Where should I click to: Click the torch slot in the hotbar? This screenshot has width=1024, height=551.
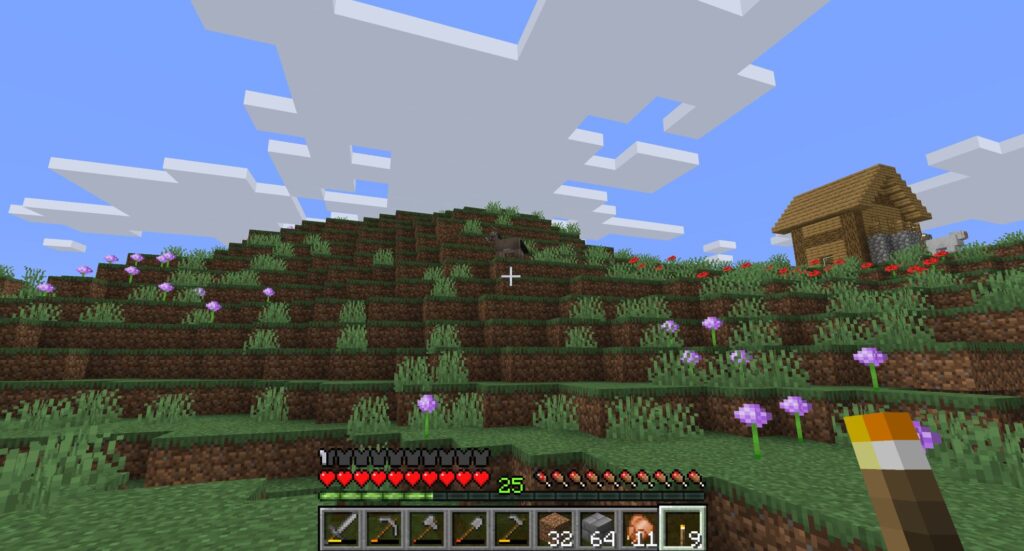click(x=684, y=528)
